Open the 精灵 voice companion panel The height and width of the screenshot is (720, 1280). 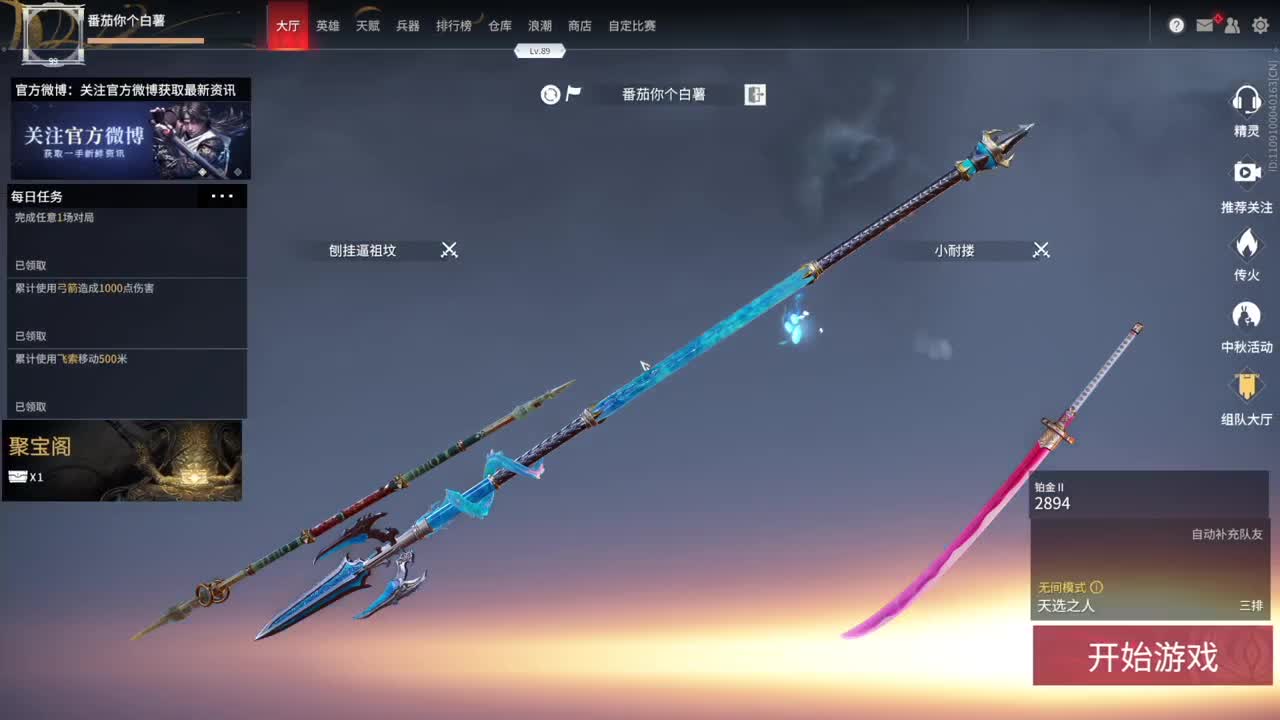1247,110
